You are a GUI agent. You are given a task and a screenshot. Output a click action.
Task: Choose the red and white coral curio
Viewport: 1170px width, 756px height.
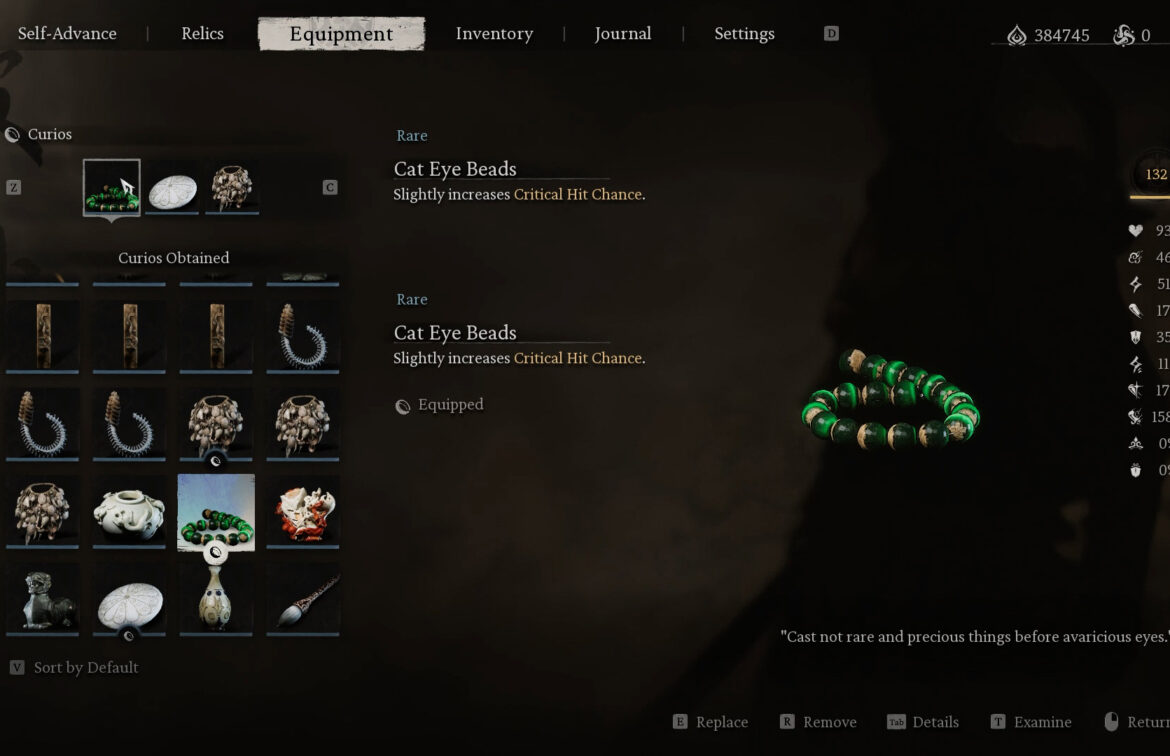tap(302, 510)
